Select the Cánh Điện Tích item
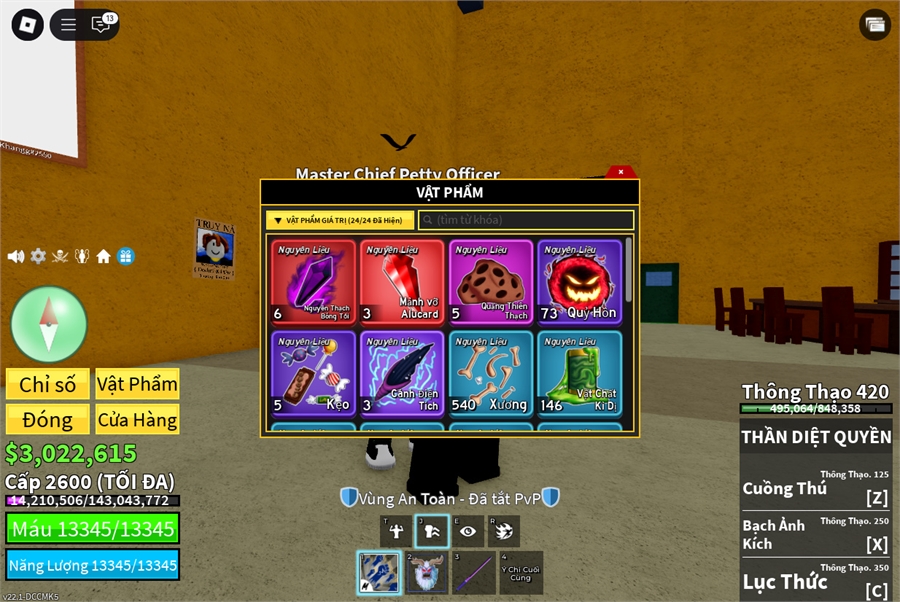This screenshot has width=900, height=602. [x=402, y=373]
